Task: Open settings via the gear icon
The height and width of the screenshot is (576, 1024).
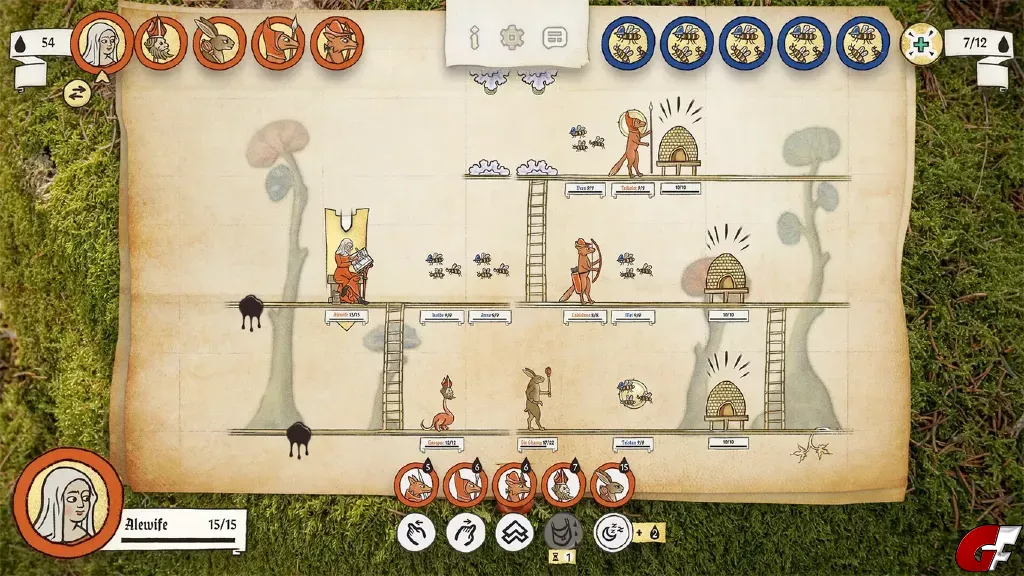Action: click(x=512, y=39)
